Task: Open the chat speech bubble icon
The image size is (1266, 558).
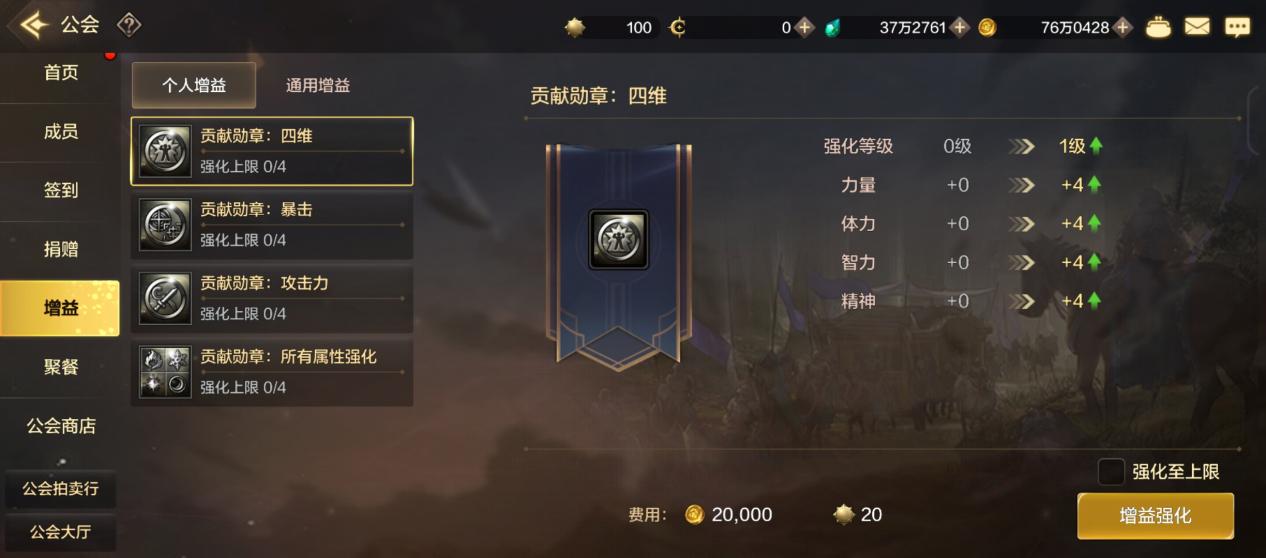Action: pos(1238,27)
